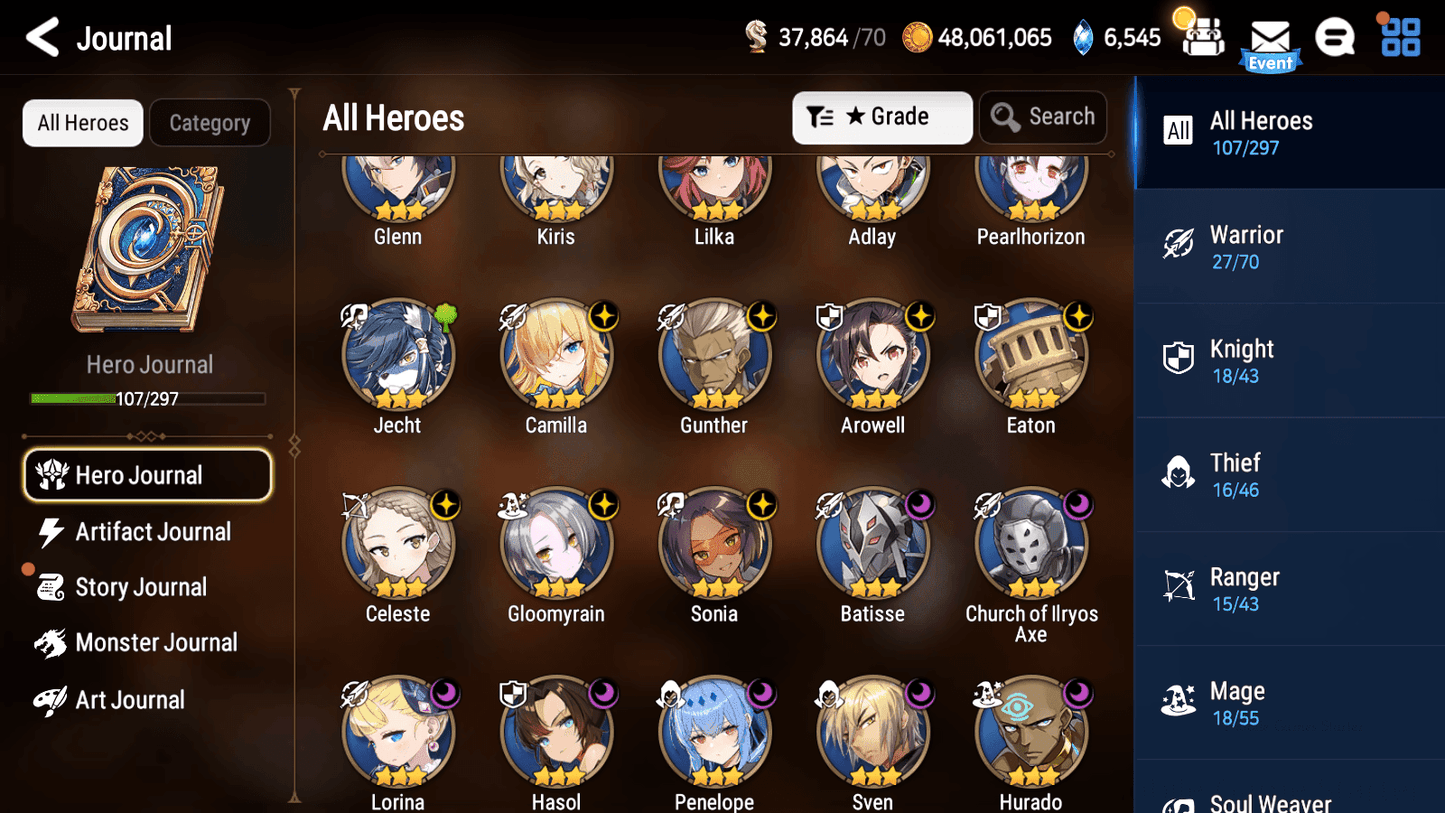Switch to the Category tab
This screenshot has width=1445, height=813.
click(209, 122)
